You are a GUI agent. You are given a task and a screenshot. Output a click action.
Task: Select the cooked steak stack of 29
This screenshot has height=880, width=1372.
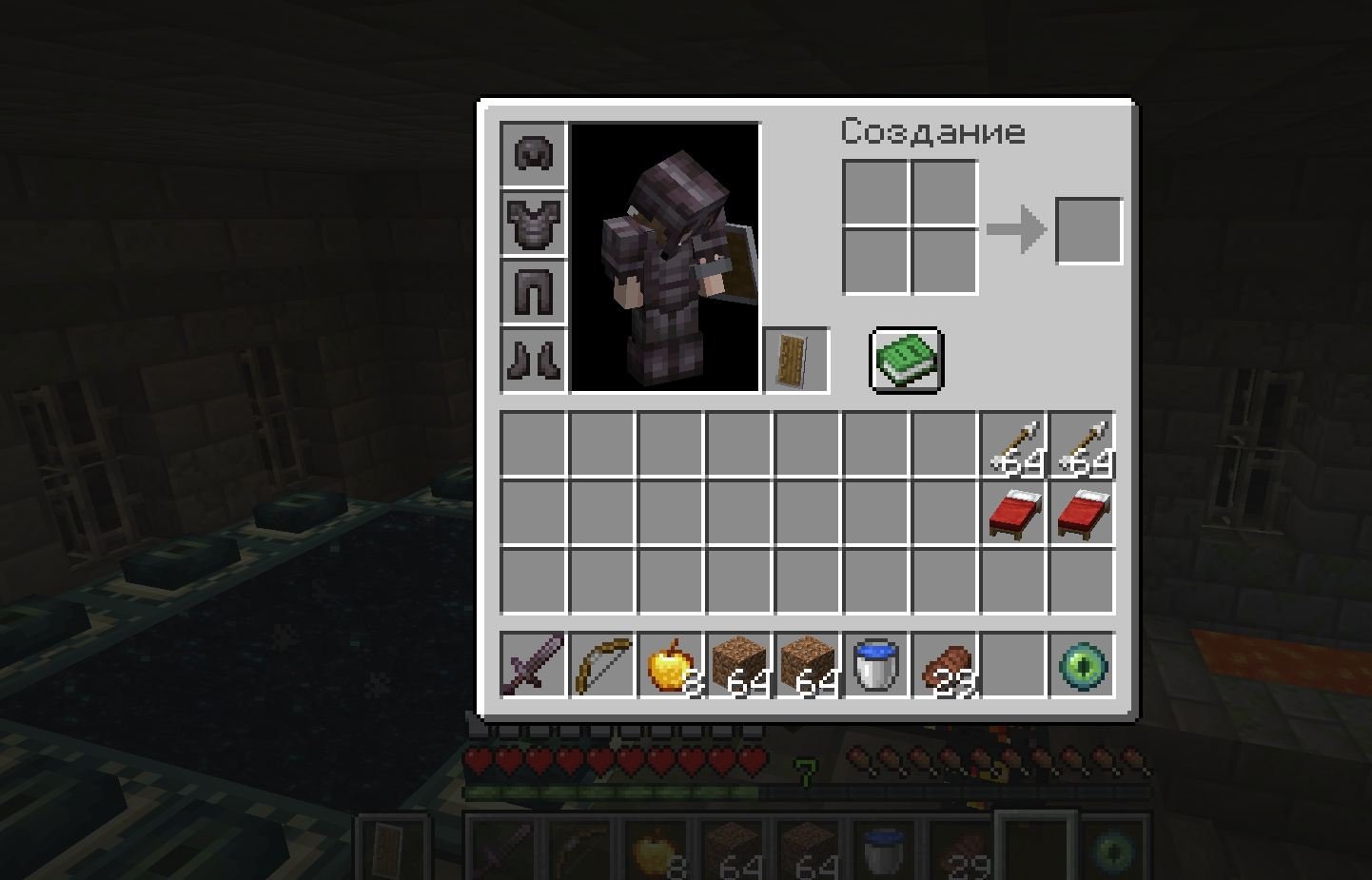[945, 665]
